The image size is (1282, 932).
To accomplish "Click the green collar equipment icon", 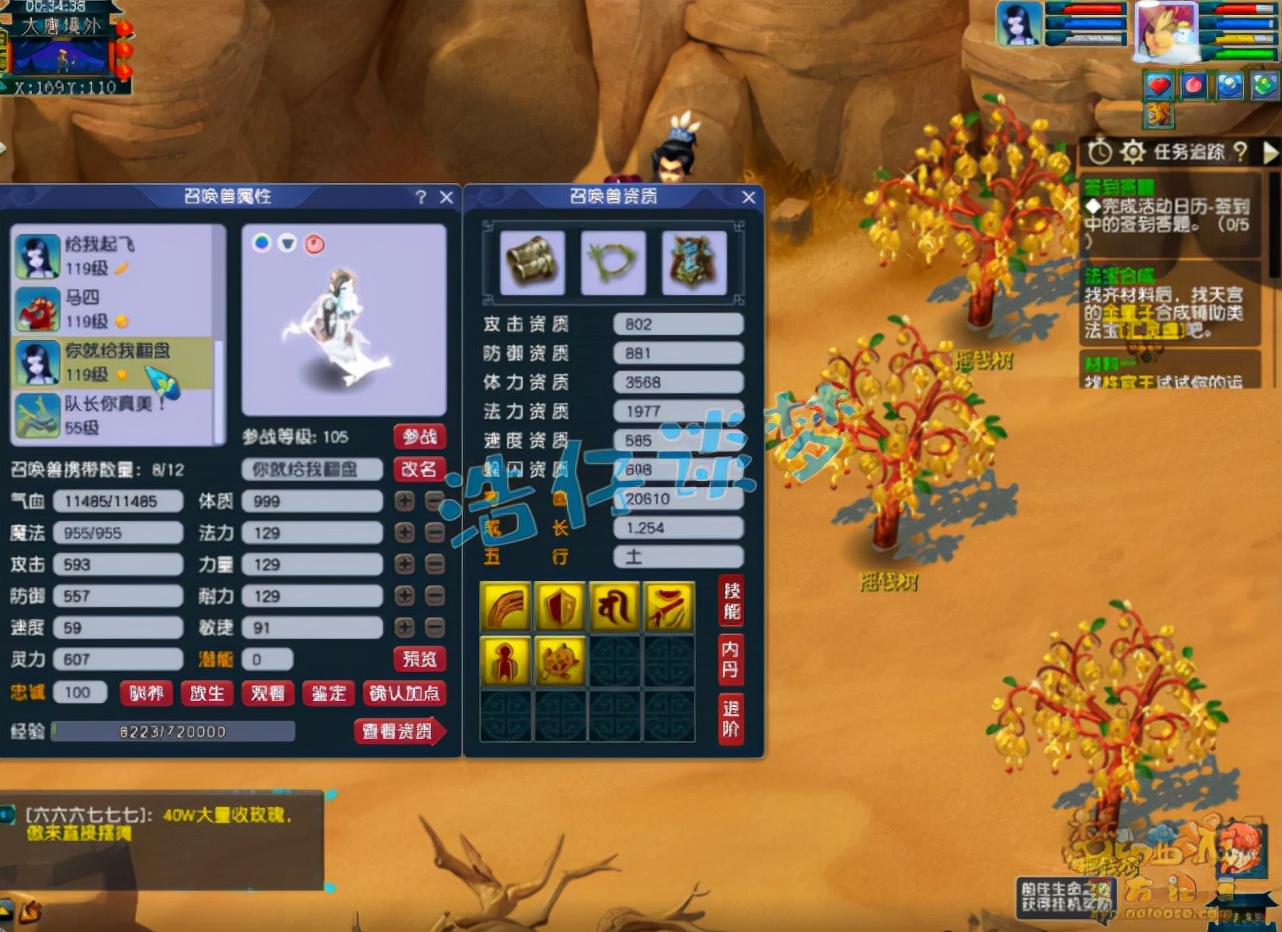I will [x=613, y=262].
